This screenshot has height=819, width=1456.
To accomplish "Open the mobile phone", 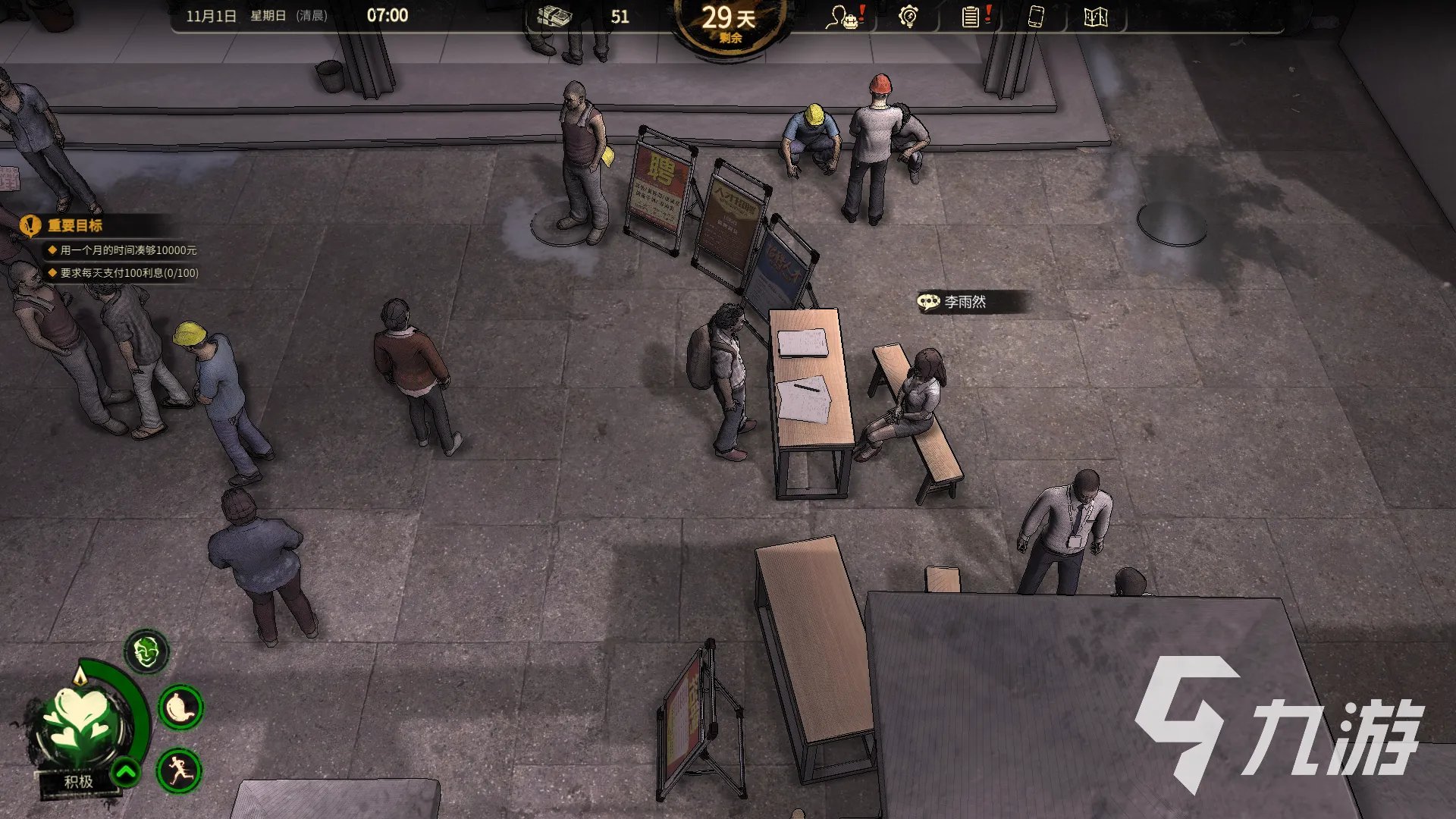I will click(x=1036, y=17).
